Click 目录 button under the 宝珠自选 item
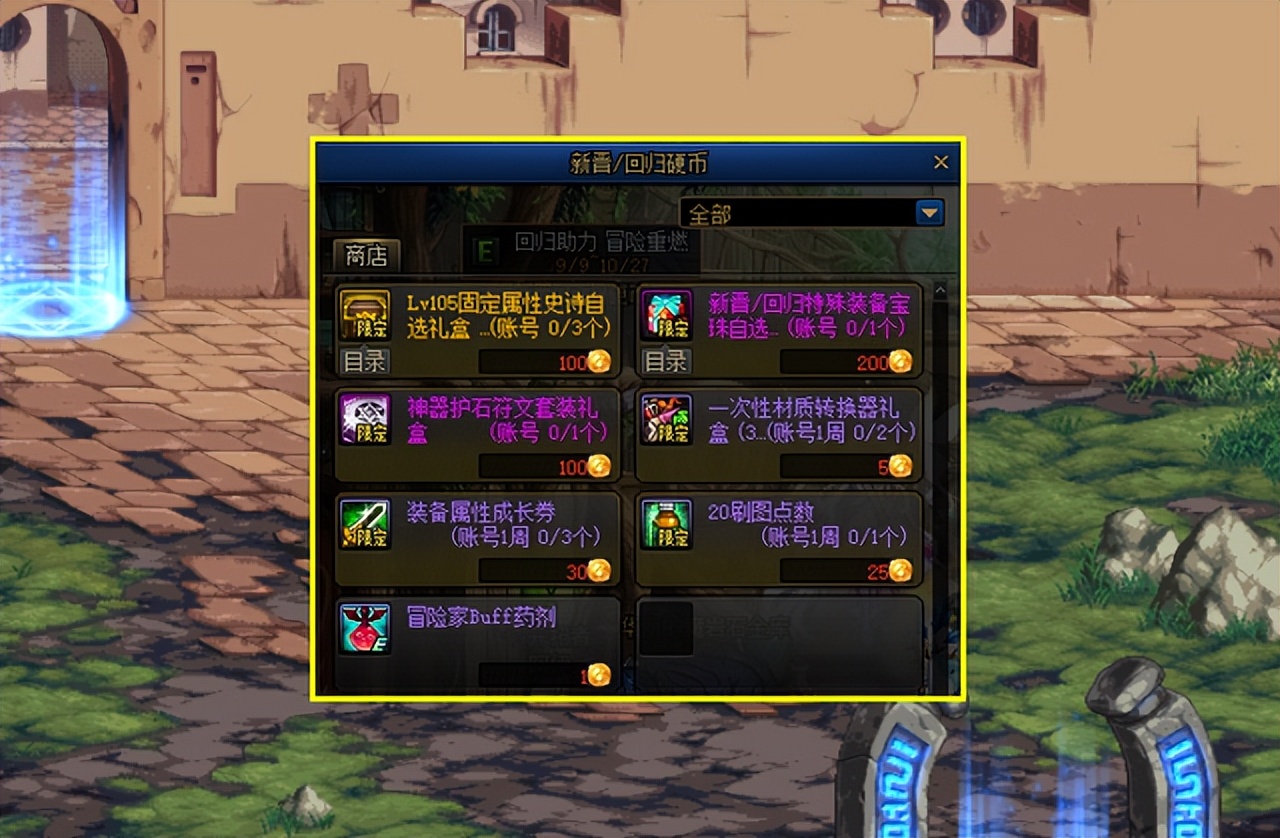This screenshot has height=838, width=1280. pos(667,362)
